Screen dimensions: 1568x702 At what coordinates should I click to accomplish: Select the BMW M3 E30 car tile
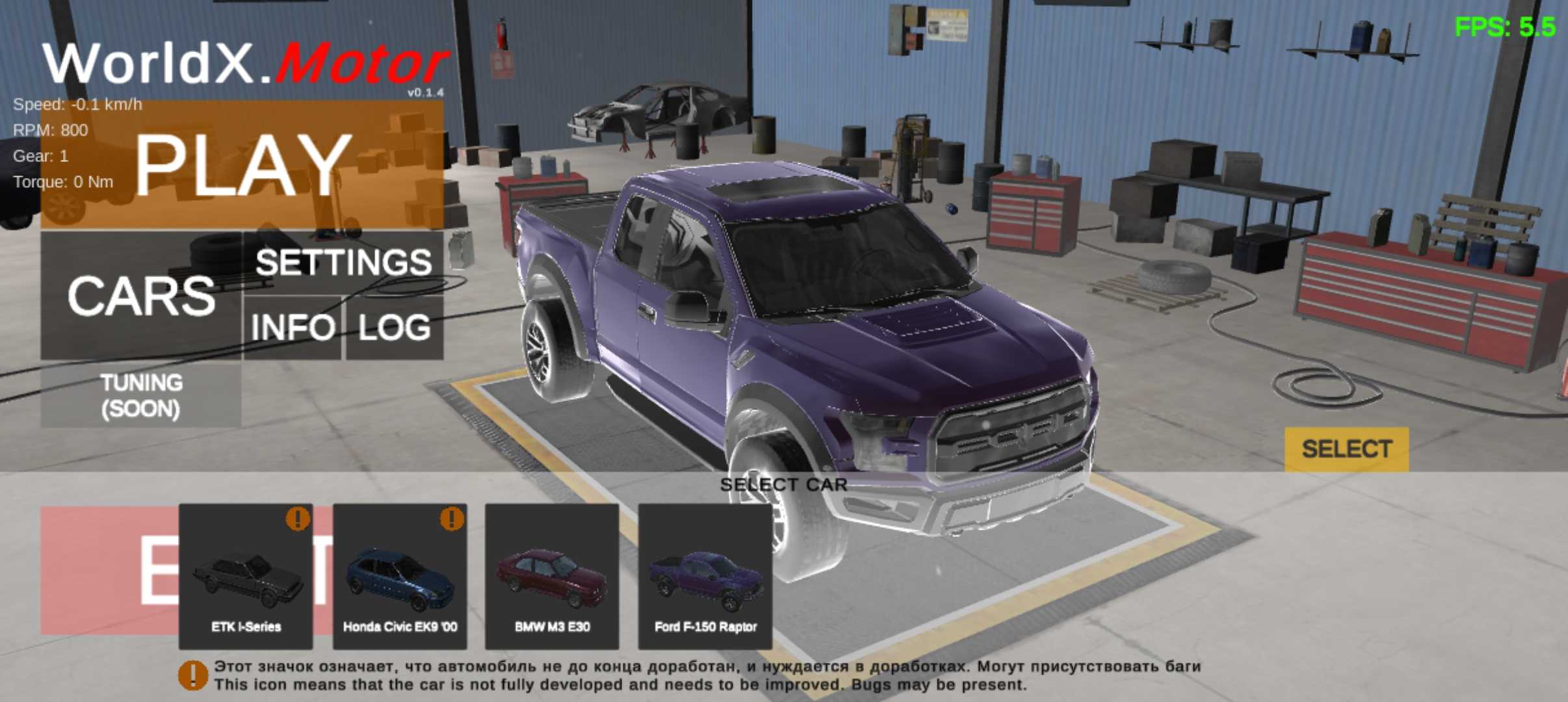[552, 577]
